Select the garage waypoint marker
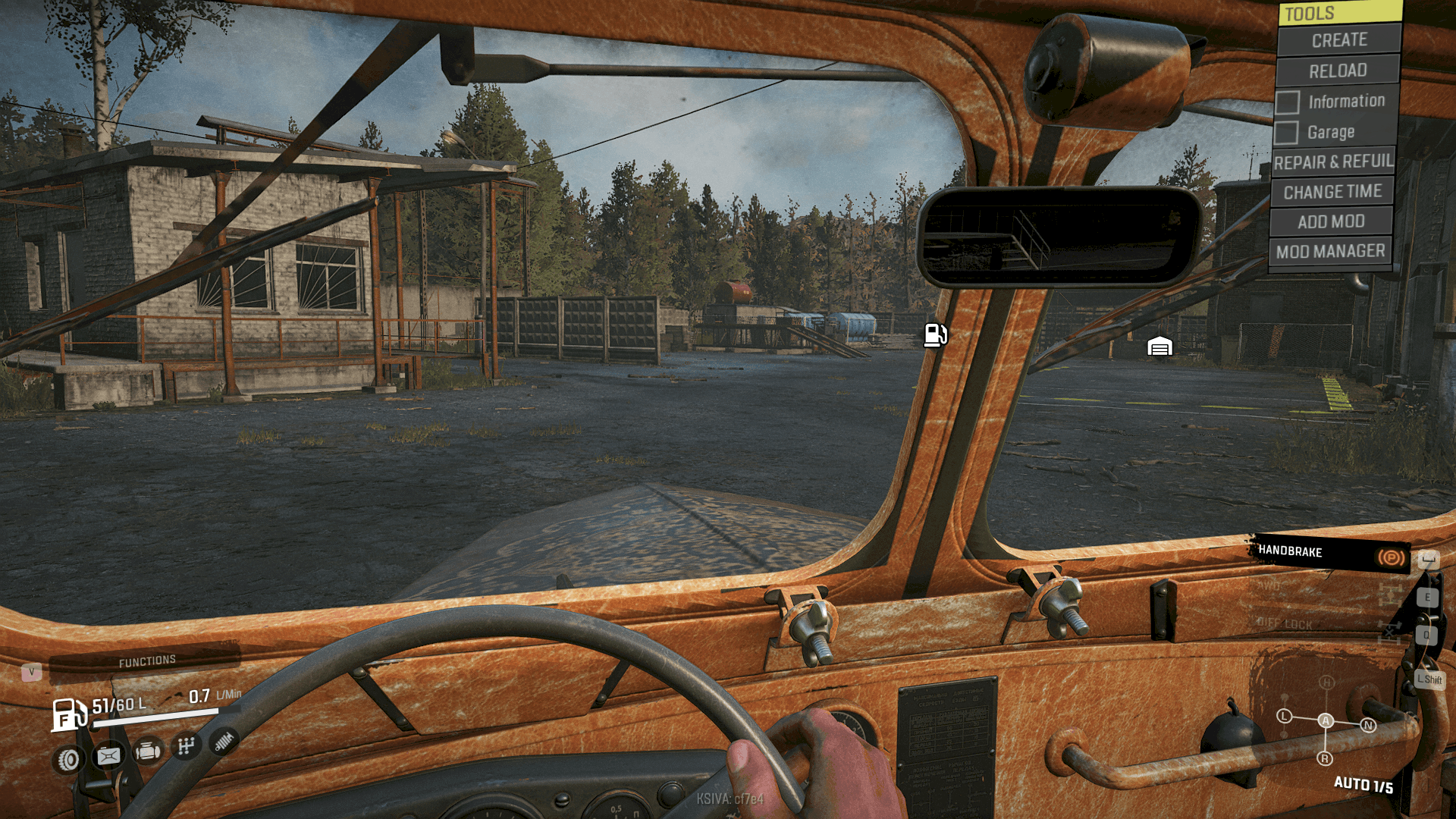Screen dimensions: 1456x819 point(1159,347)
